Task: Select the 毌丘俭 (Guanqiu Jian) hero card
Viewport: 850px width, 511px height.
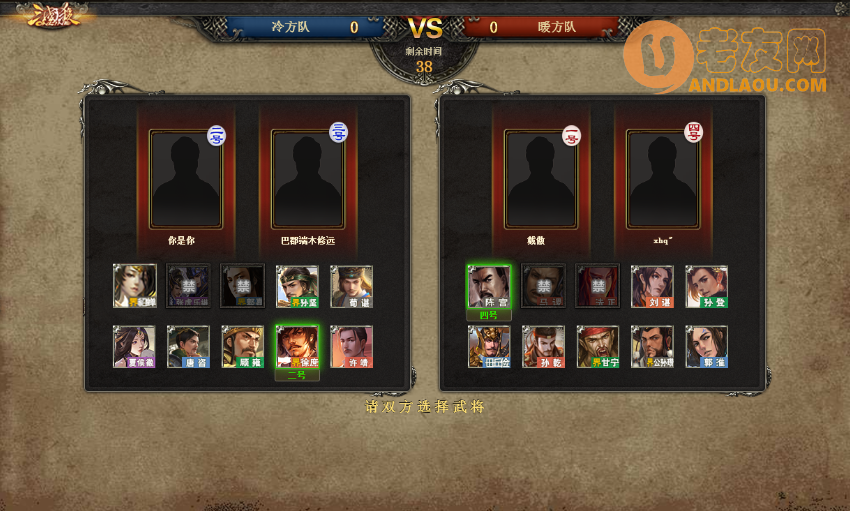Action: point(489,346)
